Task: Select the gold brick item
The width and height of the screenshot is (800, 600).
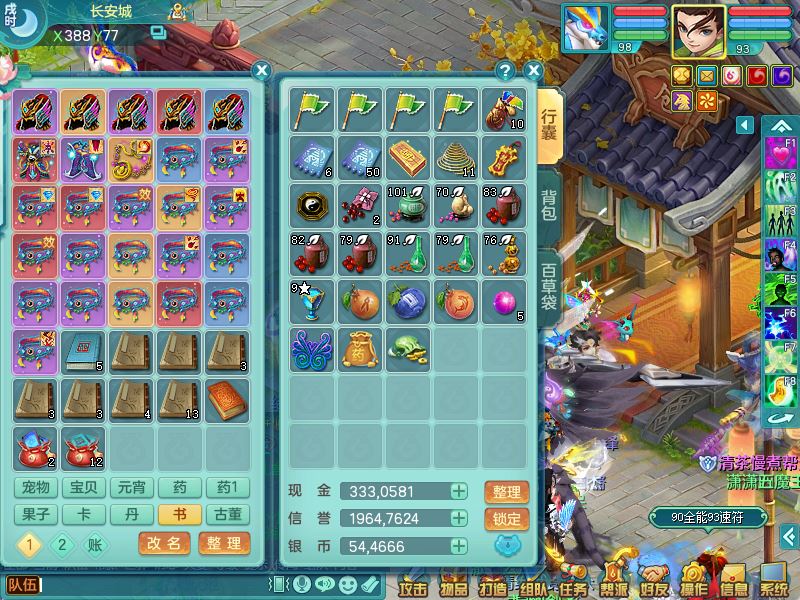Action: pyautogui.click(x=407, y=157)
